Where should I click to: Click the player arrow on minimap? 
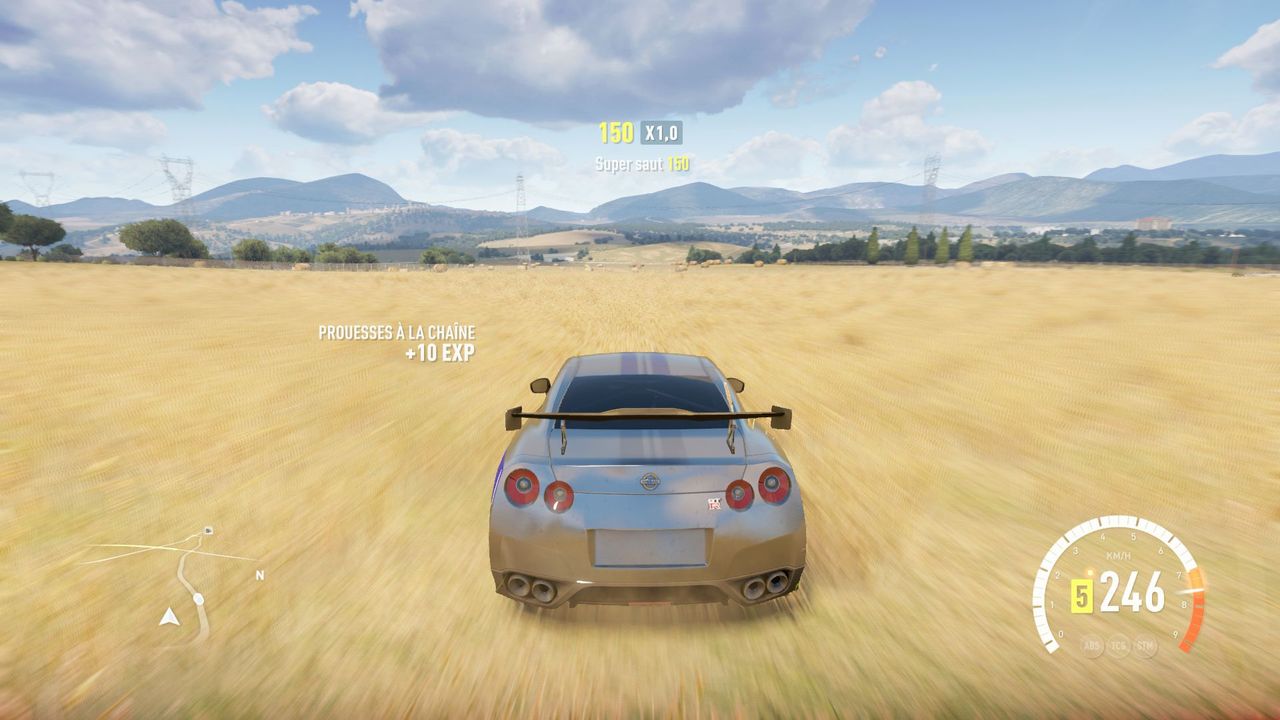click(169, 617)
